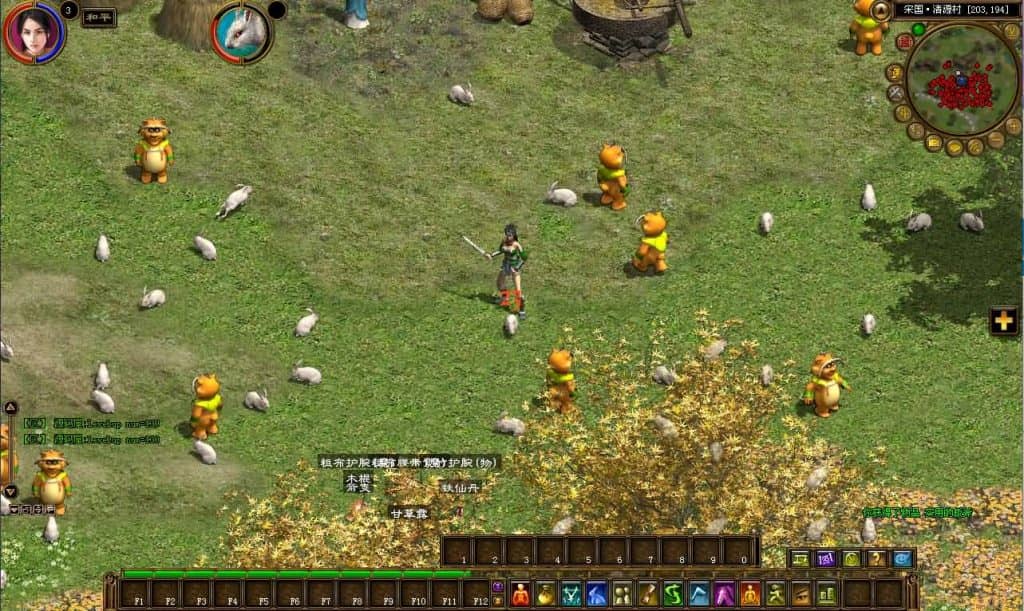Click the yellow plus button on right edge
The height and width of the screenshot is (611, 1024).
click(1003, 321)
